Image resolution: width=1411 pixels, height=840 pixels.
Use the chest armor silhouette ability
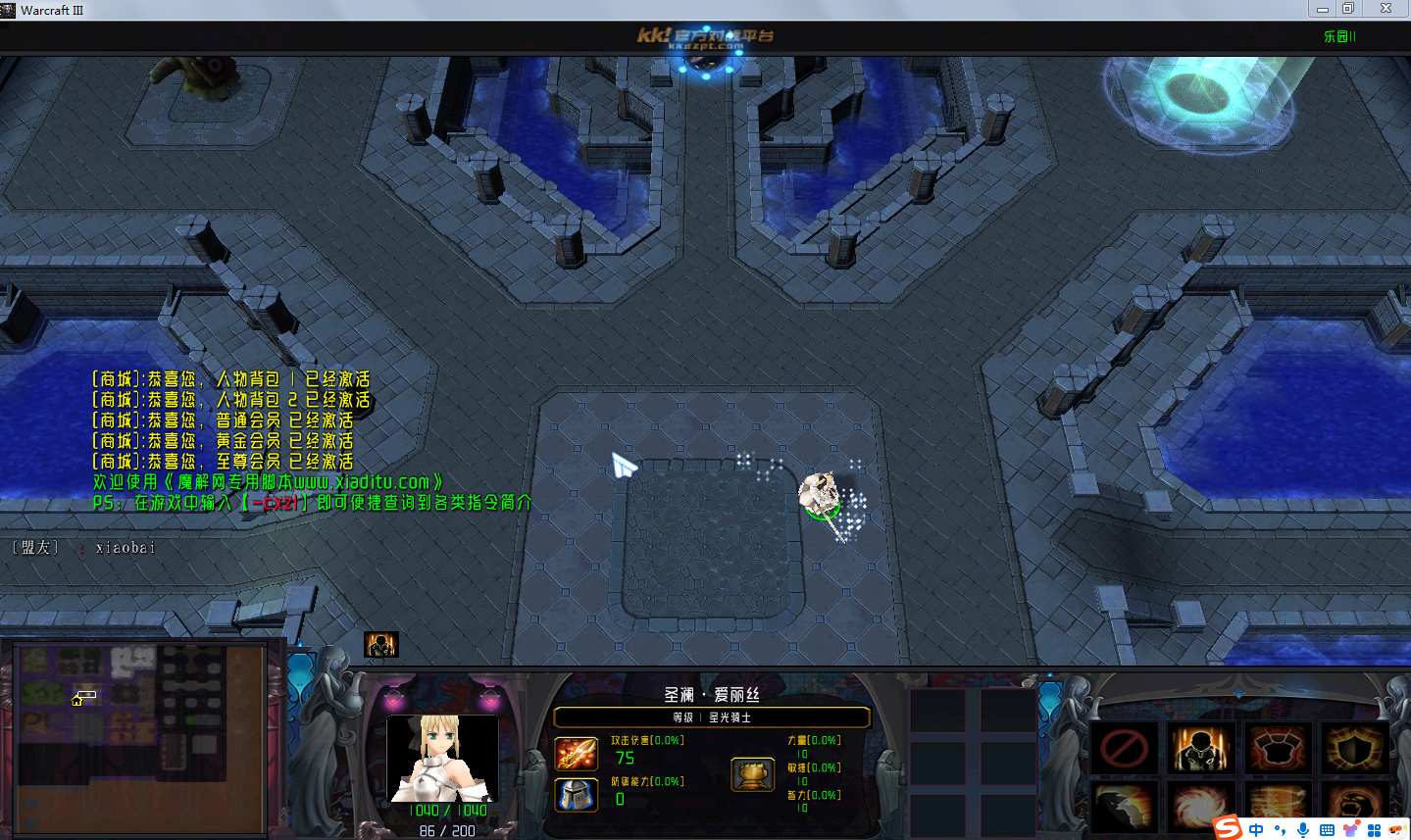pos(1277,750)
